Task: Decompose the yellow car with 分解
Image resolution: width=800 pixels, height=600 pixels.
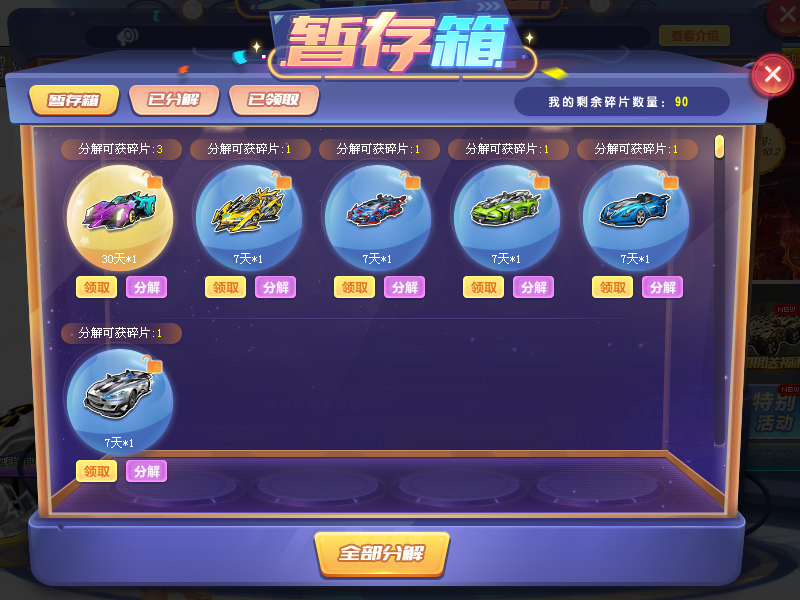Action: click(275, 287)
